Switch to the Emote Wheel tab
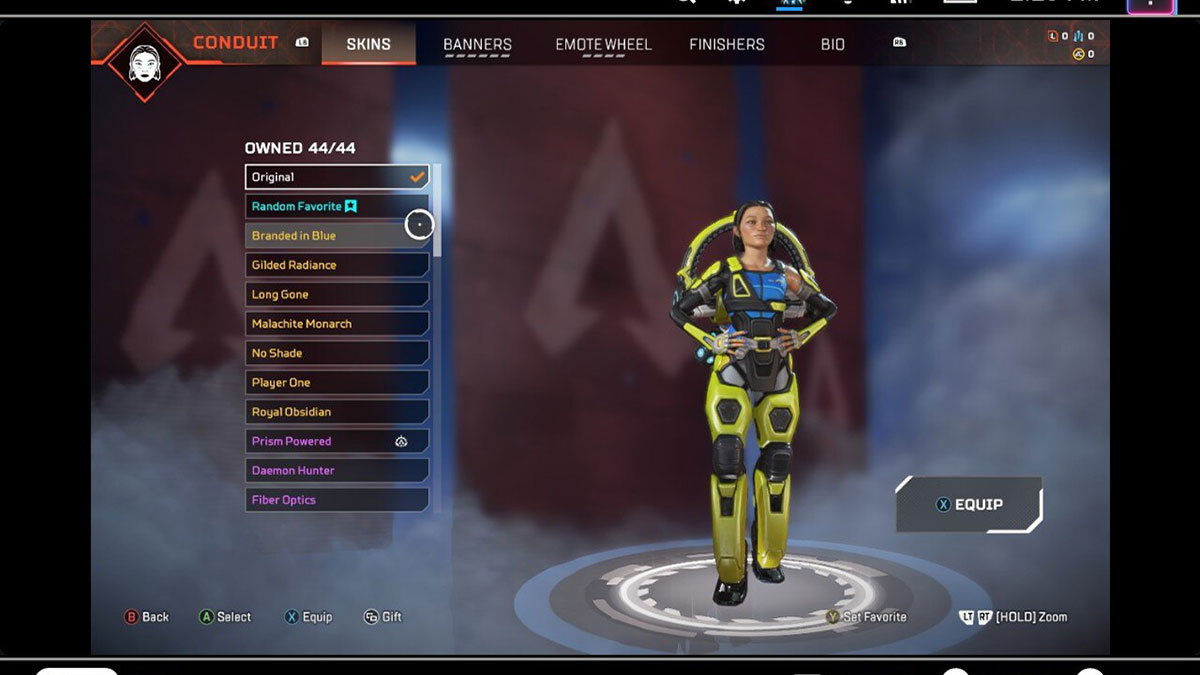 point(603,45)
